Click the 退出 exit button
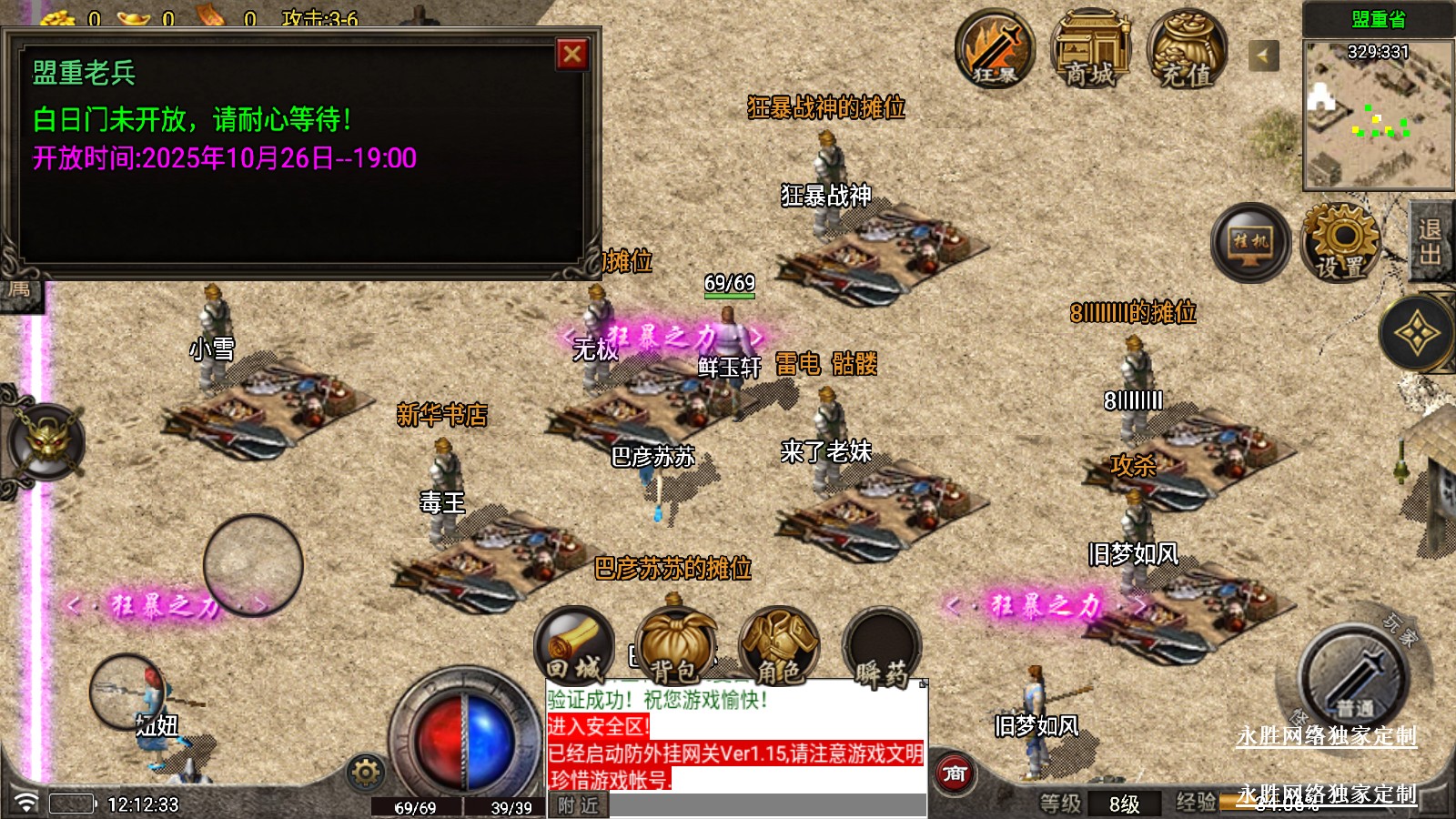This screenshot has width=1456, height=819. click(x=1430, y=242)
